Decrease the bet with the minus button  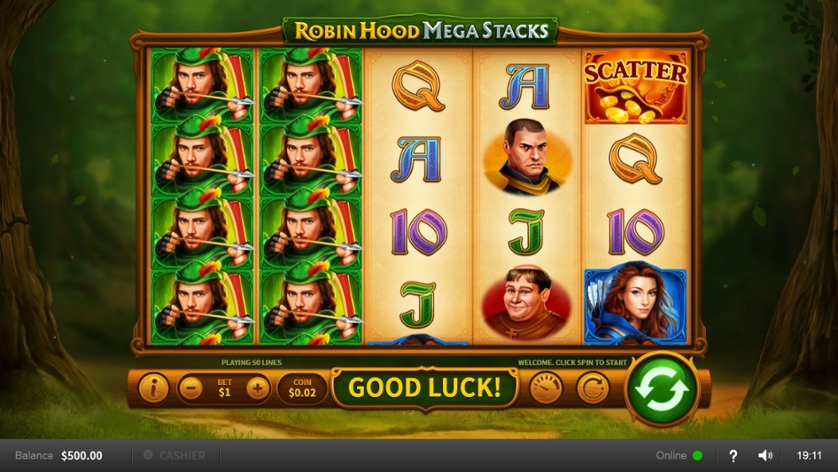[191, 388]
